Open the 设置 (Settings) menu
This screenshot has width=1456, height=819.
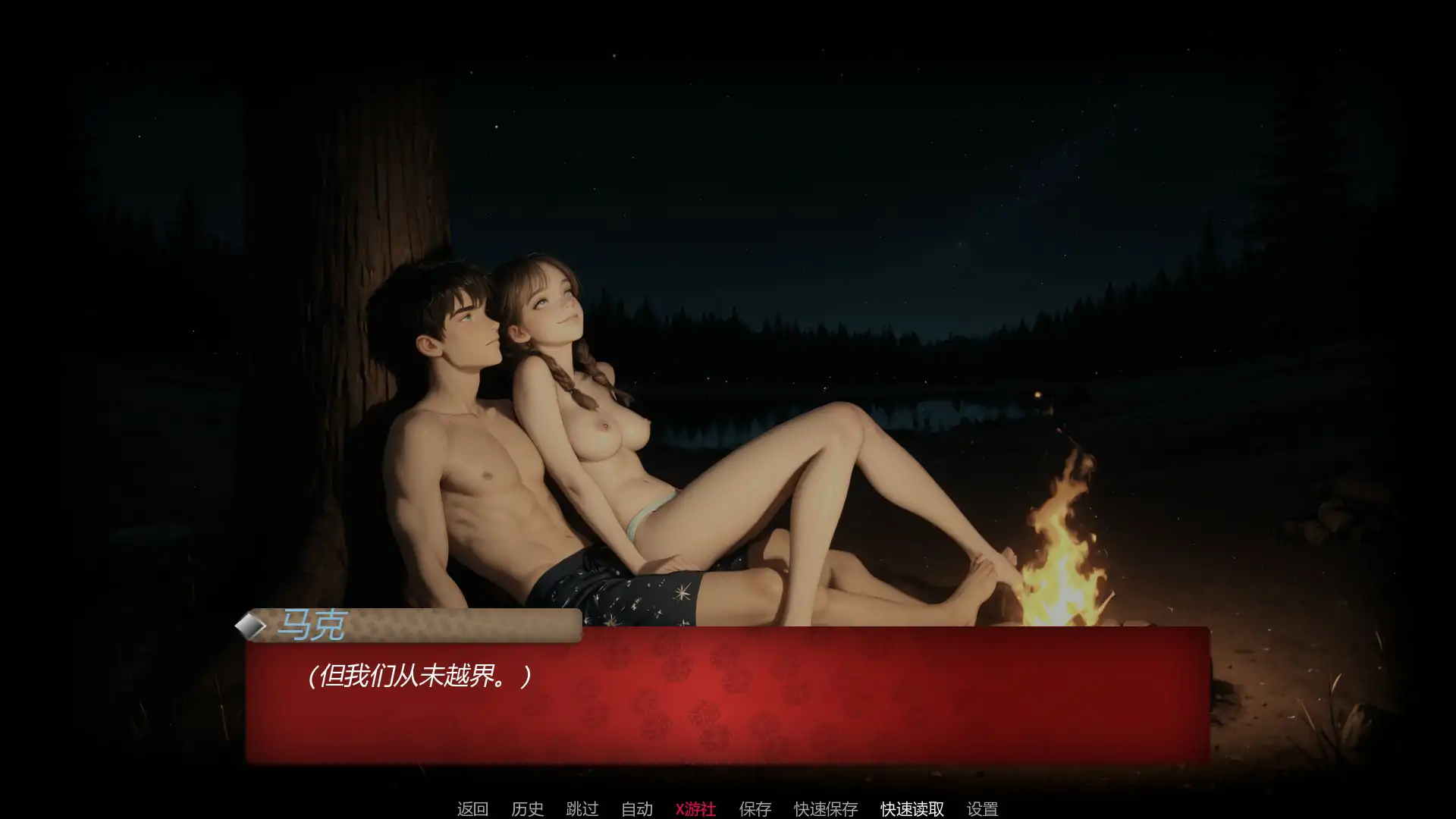pos(982,809)
